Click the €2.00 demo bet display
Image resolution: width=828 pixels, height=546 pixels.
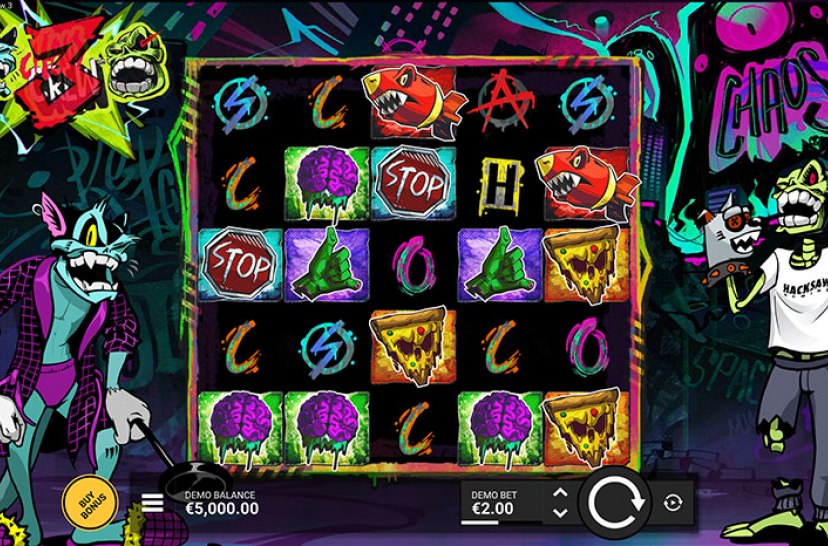coord(495,502)
